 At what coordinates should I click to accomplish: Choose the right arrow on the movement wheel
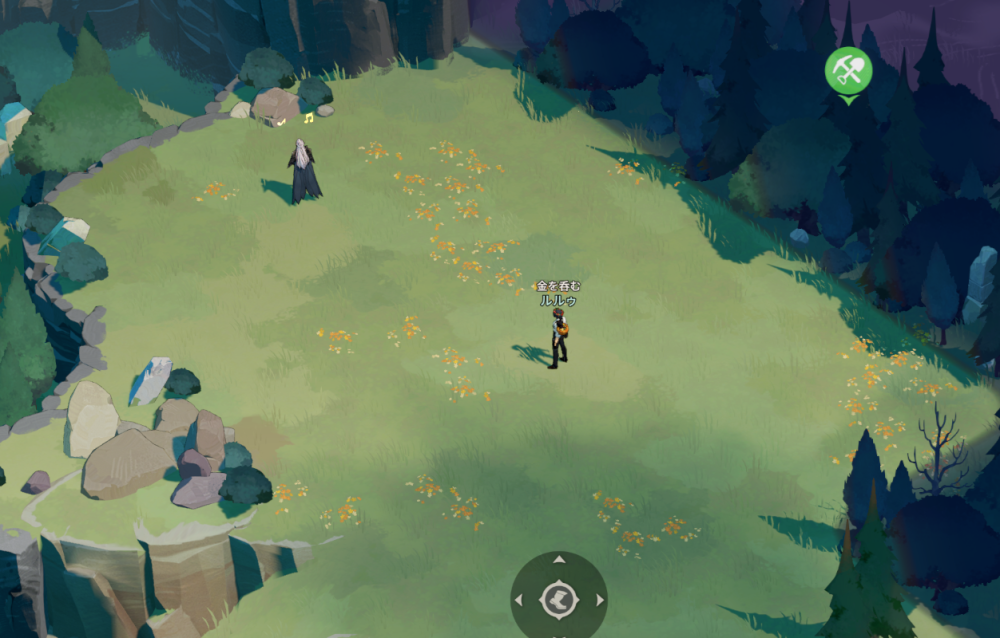pyautogui.click(x=600, y=600)
